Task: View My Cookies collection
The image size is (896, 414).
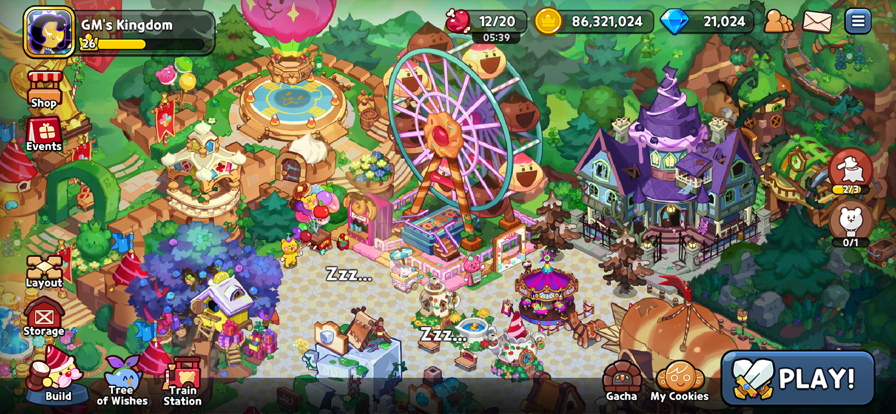Action: 679,381
